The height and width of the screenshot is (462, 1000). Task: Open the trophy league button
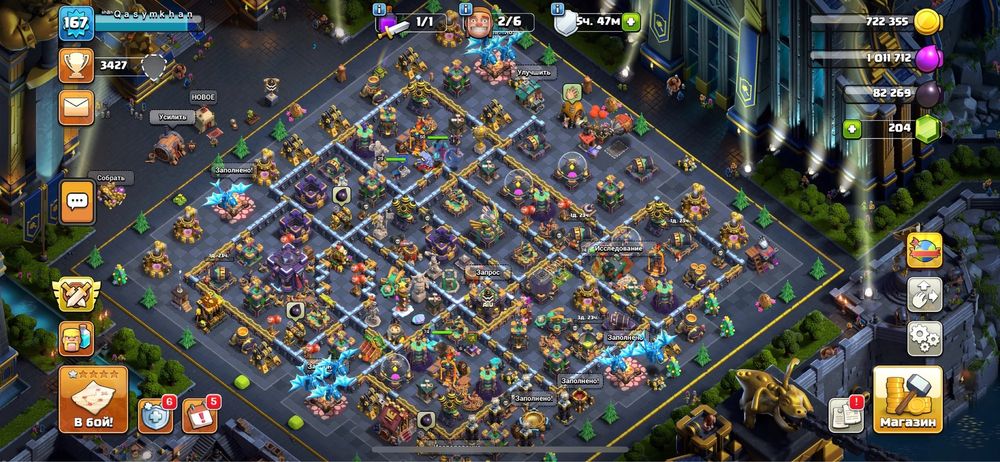click(x=75, y=66)
